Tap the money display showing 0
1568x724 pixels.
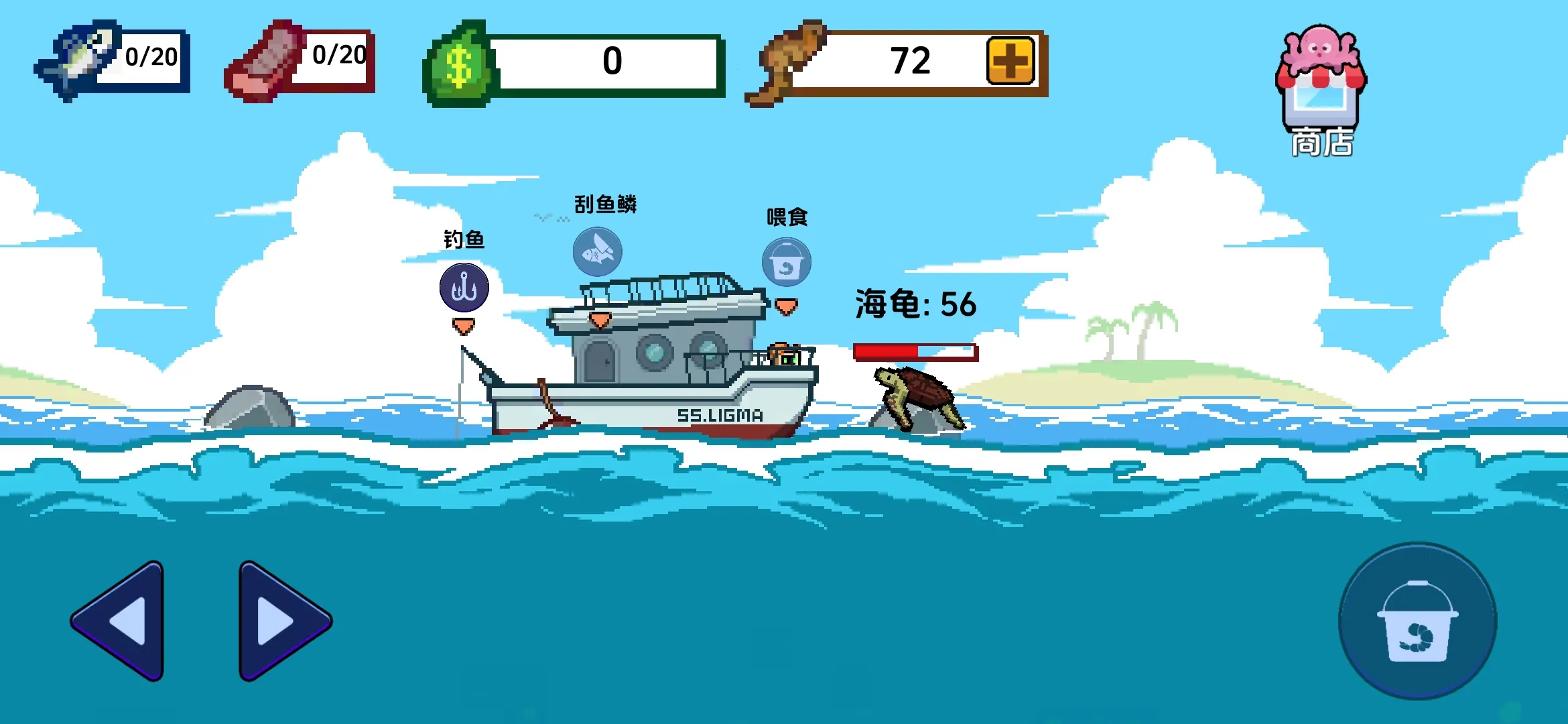click(x=613, y=62)
